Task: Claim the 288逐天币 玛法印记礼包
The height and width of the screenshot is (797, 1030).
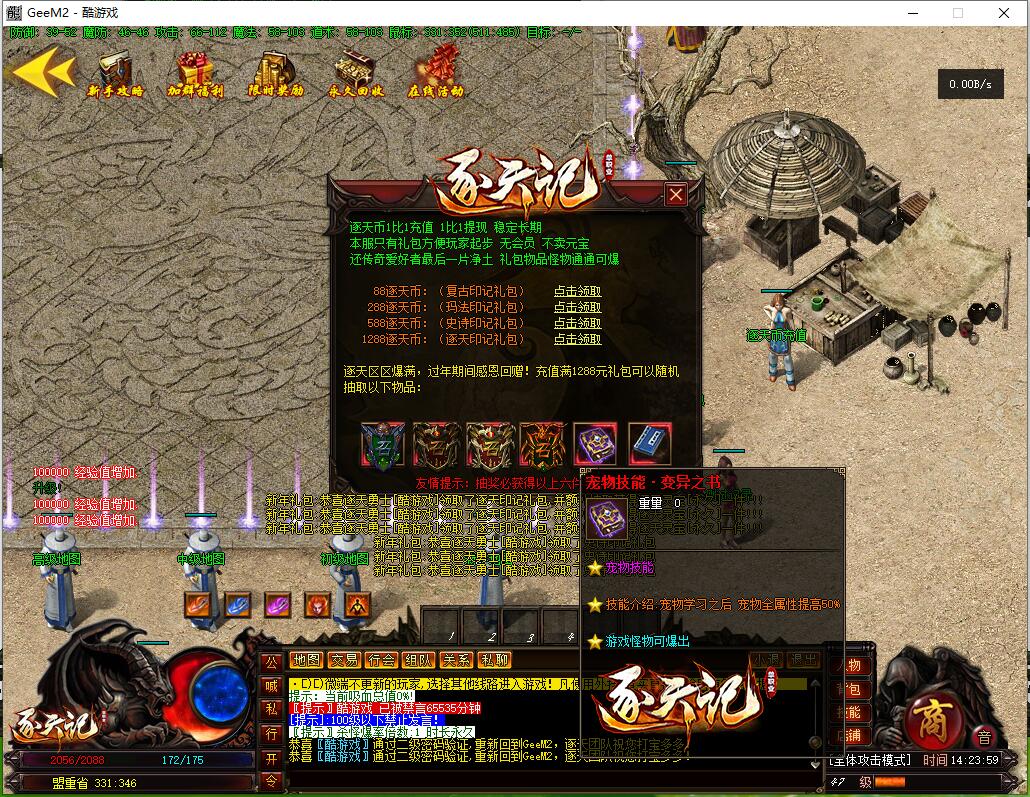Action: coord(578,308)
